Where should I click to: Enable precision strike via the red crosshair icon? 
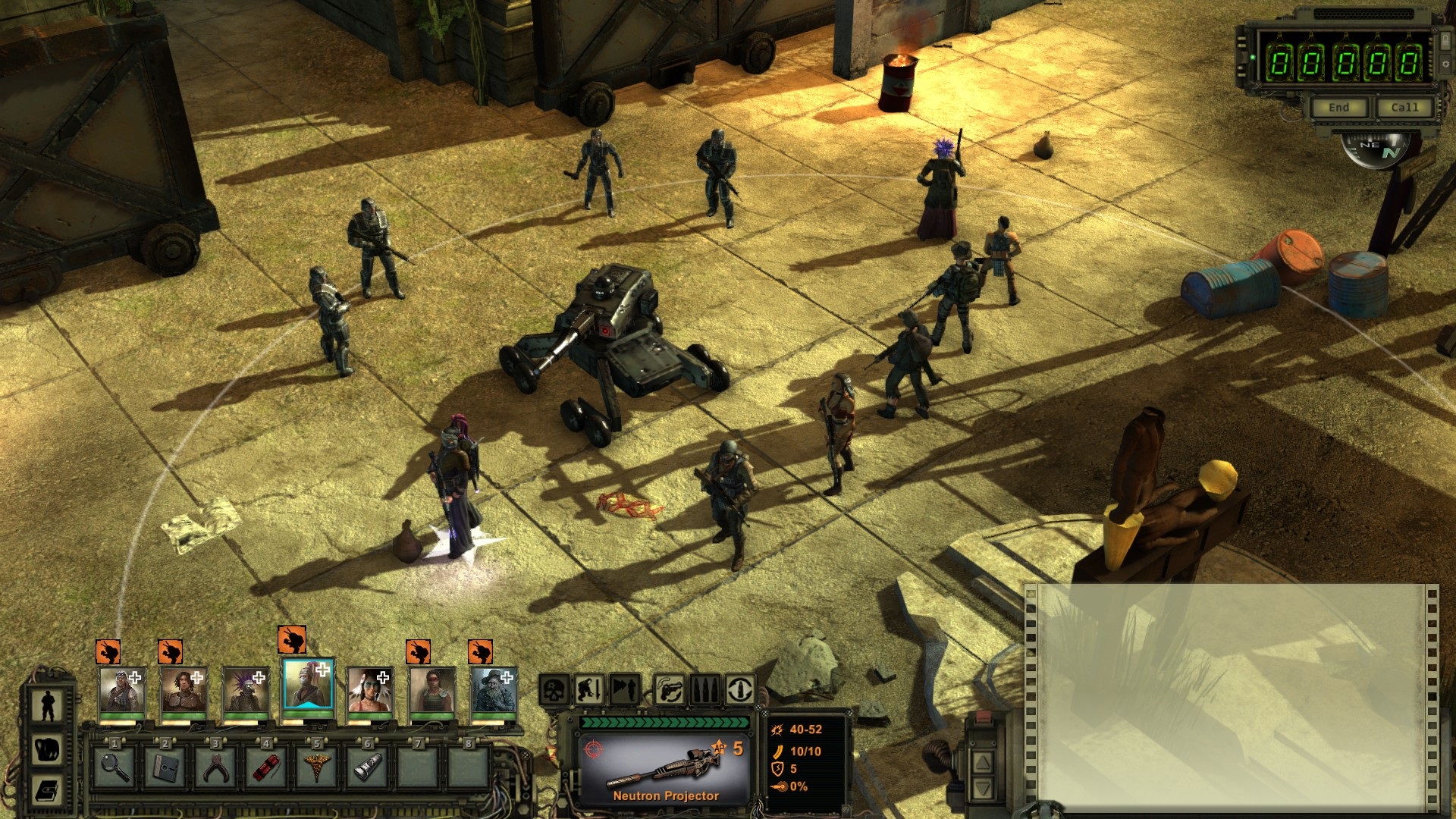593,748
